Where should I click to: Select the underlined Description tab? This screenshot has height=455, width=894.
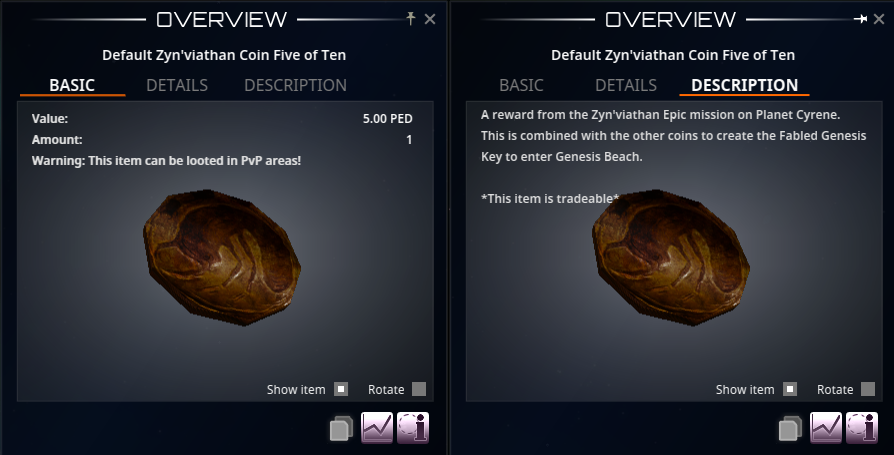(x=744, y=85)
